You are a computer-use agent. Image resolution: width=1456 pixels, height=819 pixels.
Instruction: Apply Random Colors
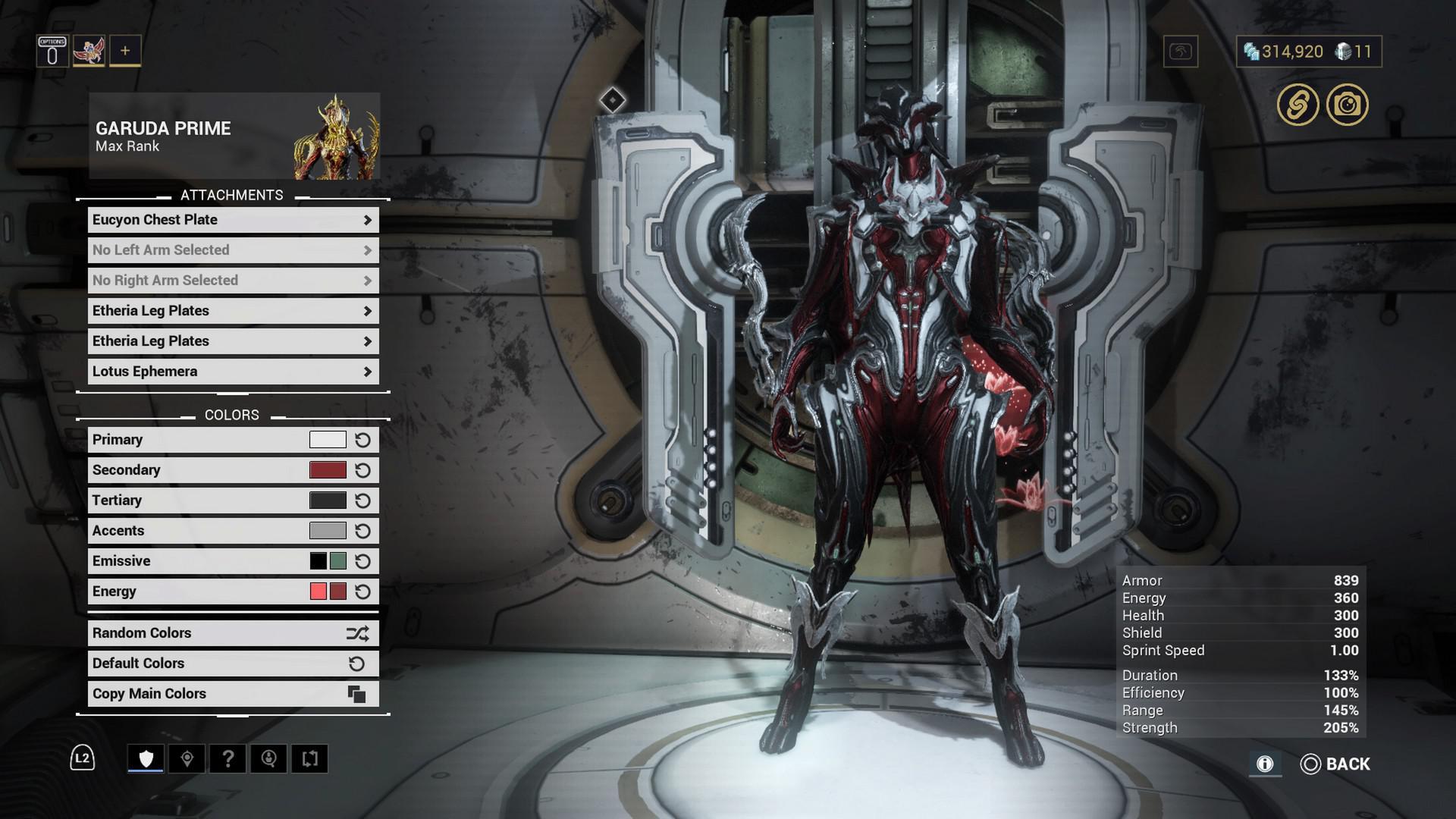[x=233, y=633]
